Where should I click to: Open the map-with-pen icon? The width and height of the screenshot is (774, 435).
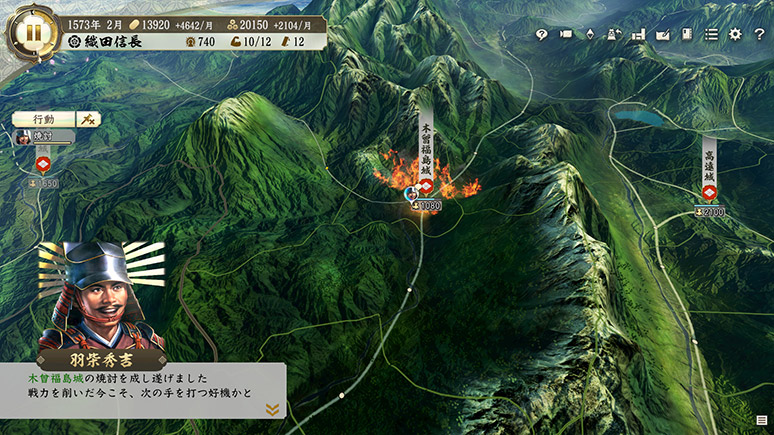[662, 35]
